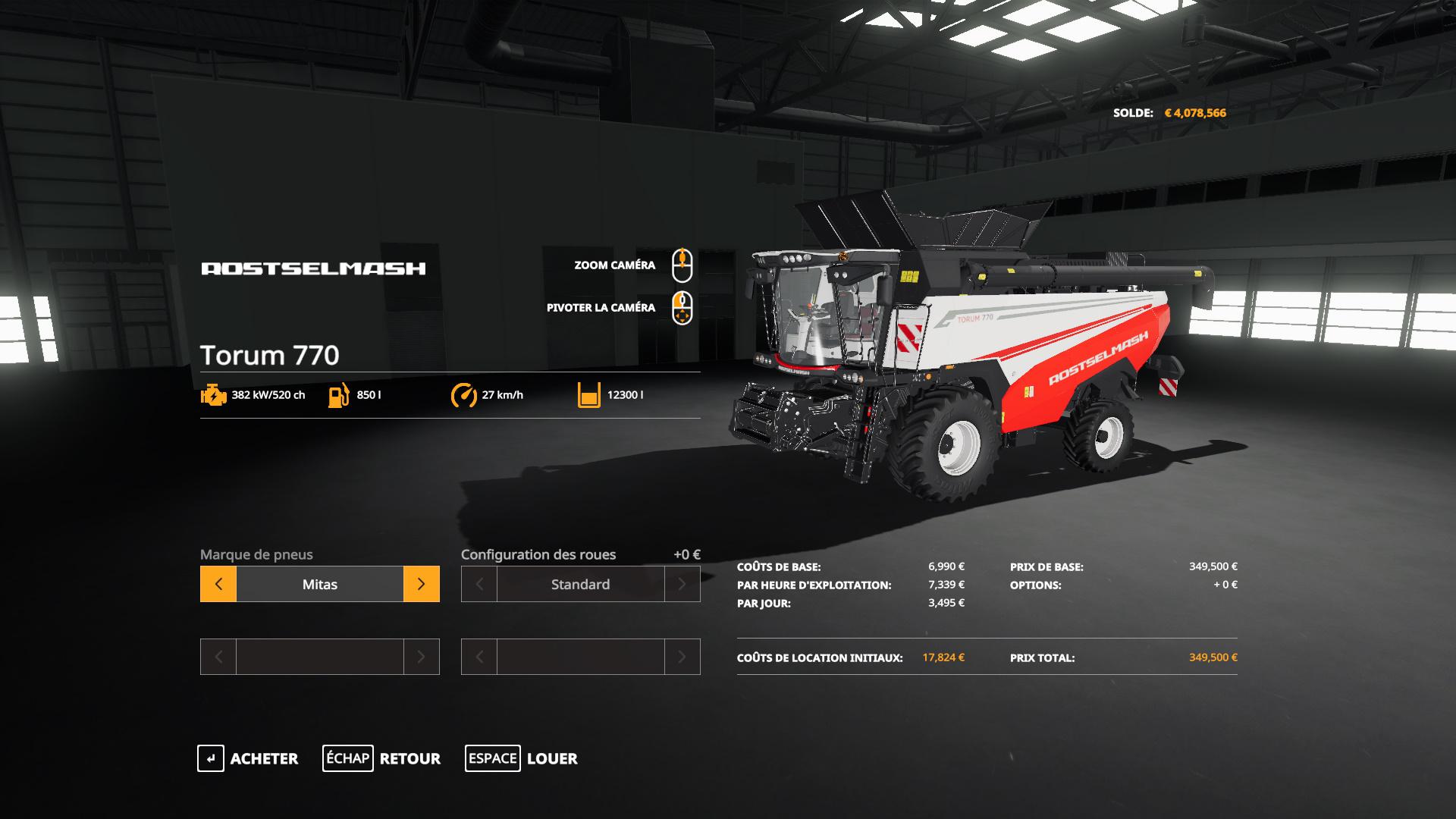Advance to the next wheel configuration after Standard

[x=682, y=584]
